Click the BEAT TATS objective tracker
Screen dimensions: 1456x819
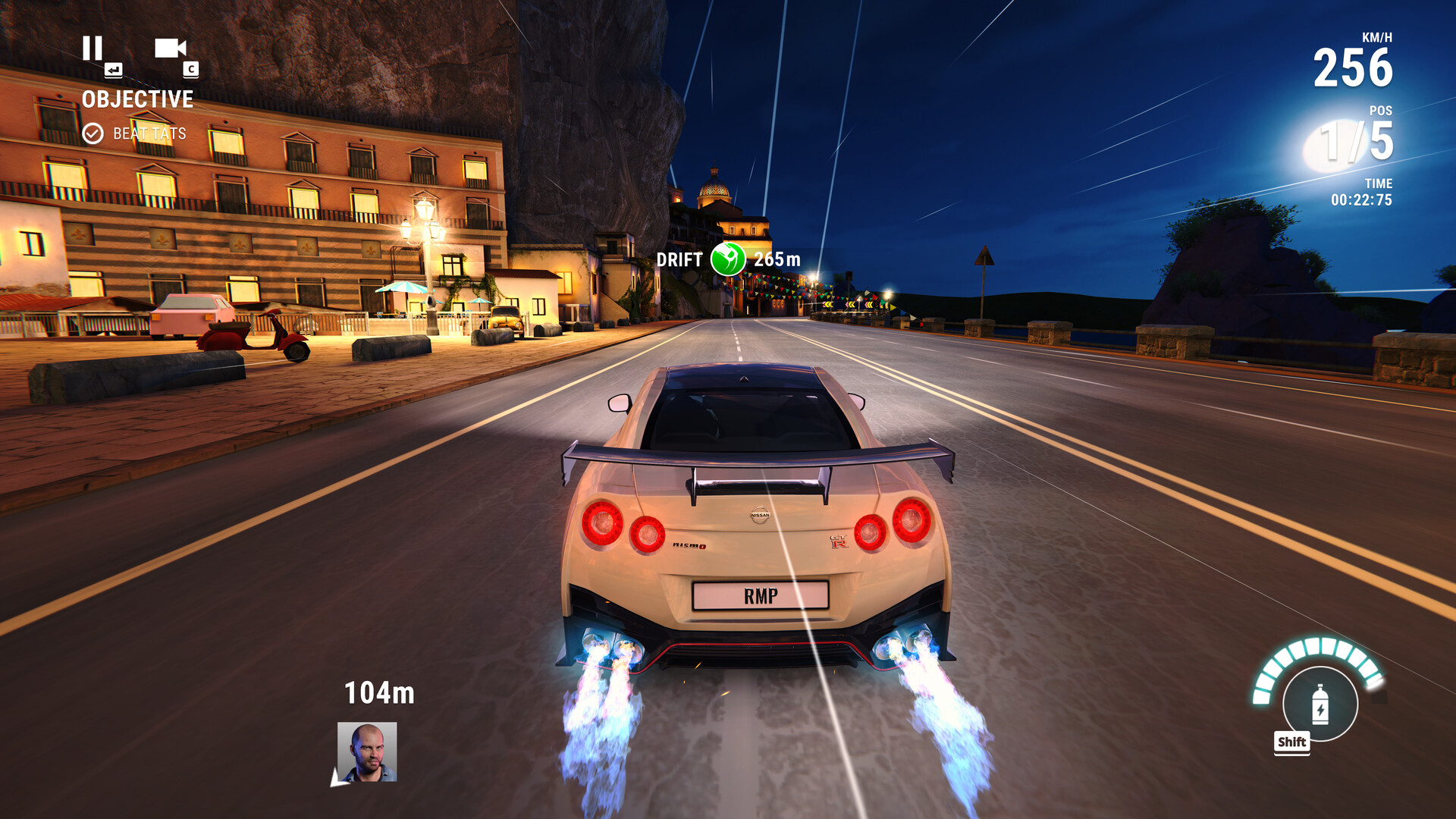[136, 133]
